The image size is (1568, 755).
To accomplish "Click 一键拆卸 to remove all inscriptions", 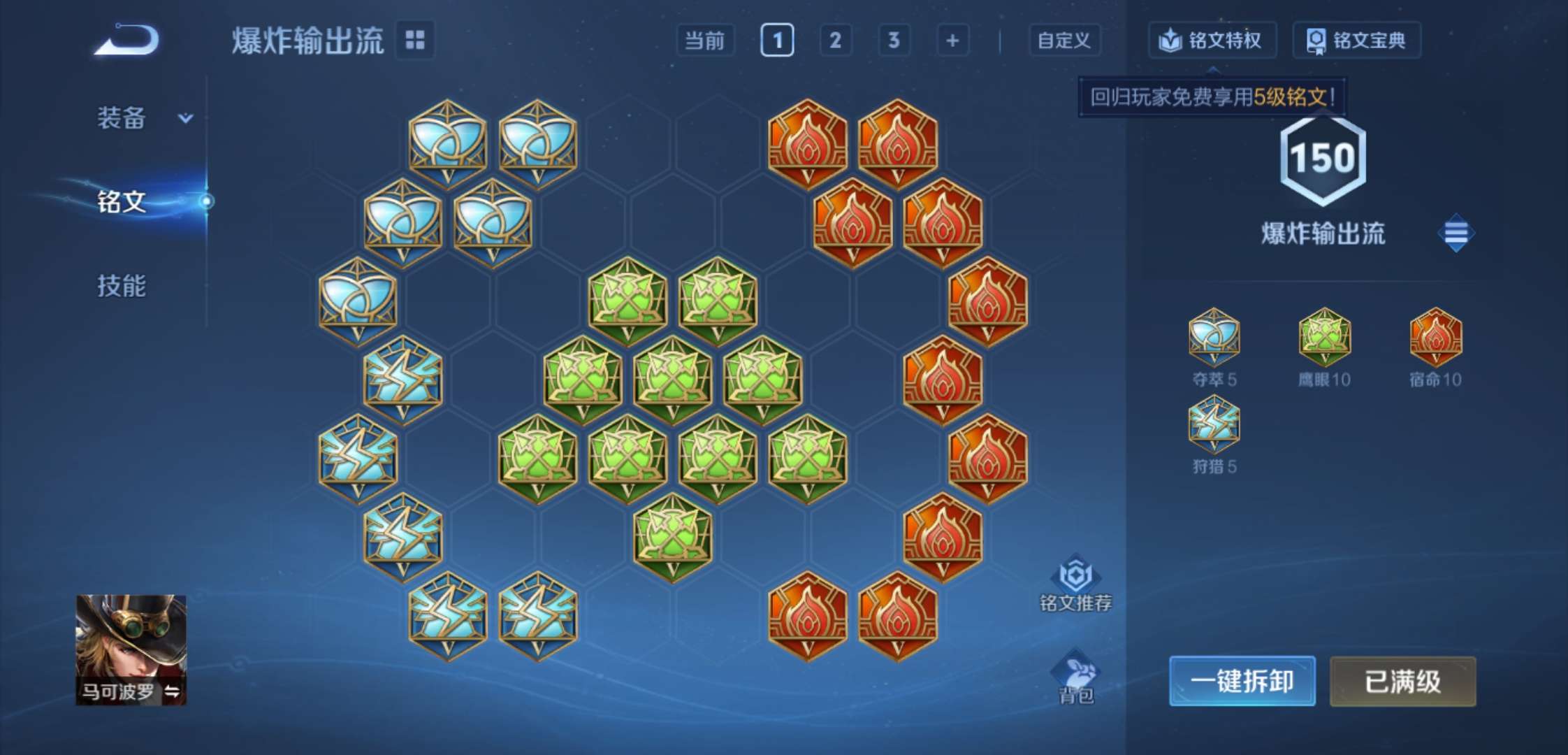I will [1242, 681].
